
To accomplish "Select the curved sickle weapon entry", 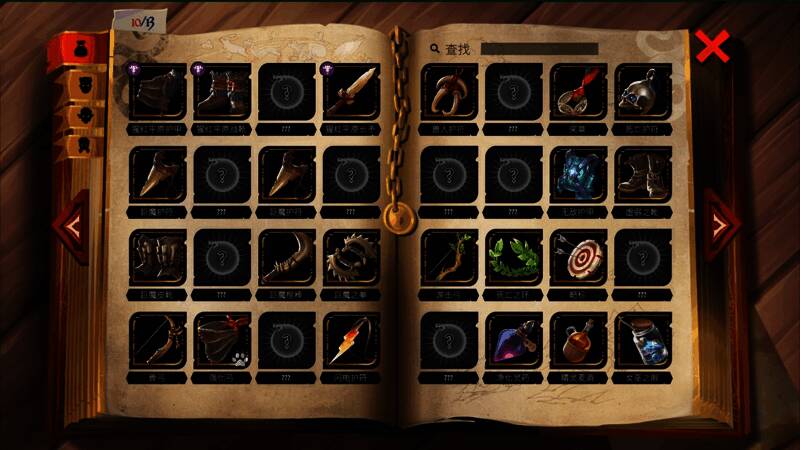I will (287, 257).
